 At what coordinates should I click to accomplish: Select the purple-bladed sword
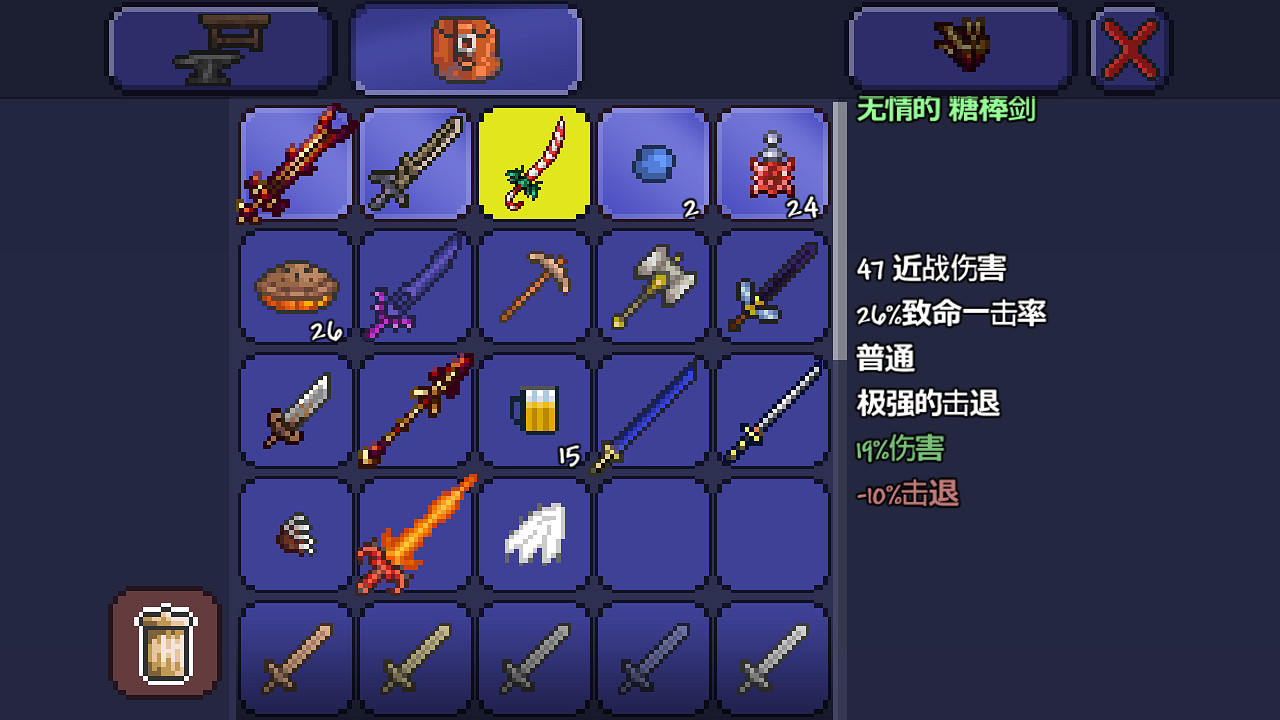[x=414, y=287]
